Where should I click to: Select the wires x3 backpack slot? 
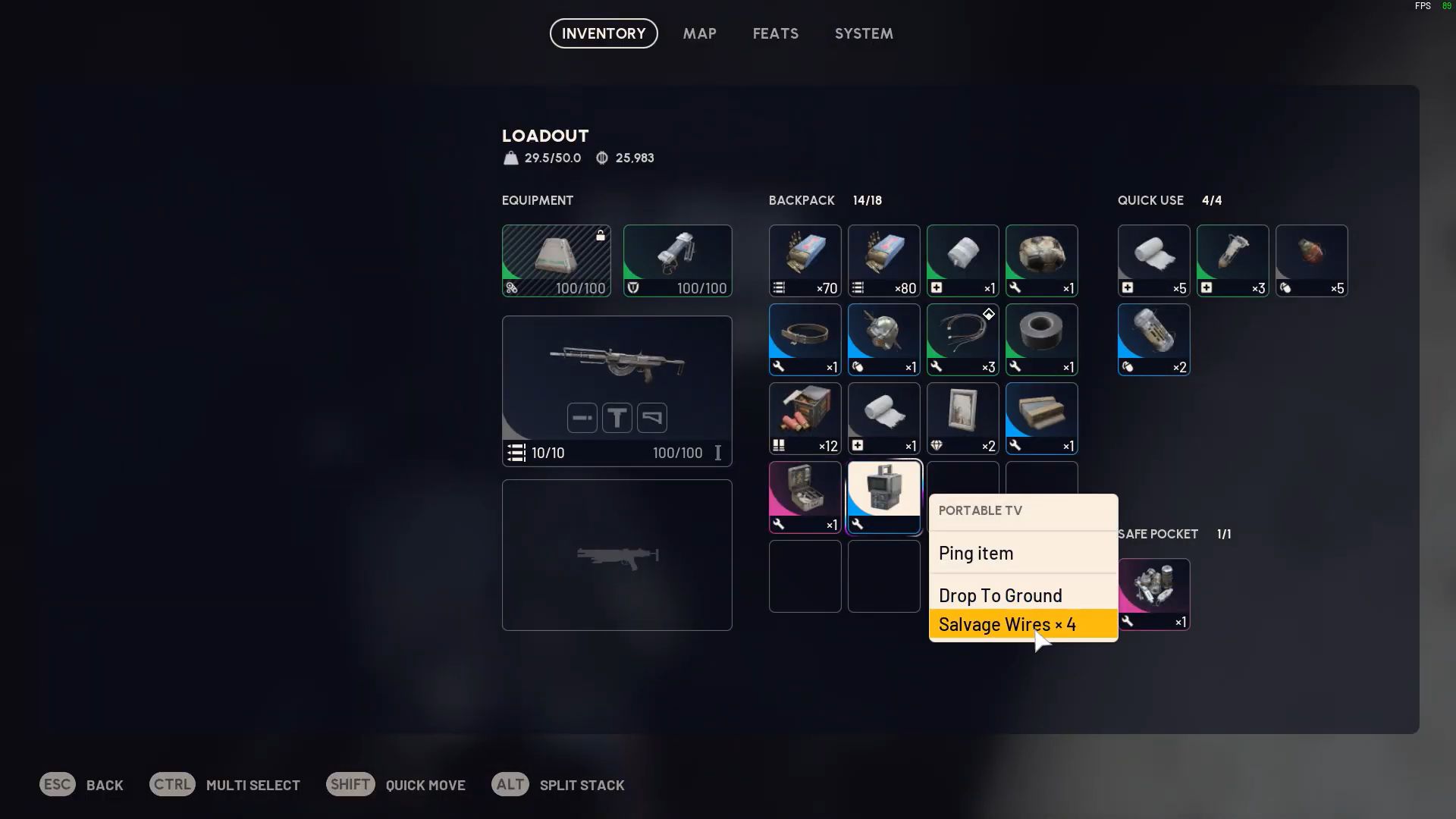[x=962, y=340]
